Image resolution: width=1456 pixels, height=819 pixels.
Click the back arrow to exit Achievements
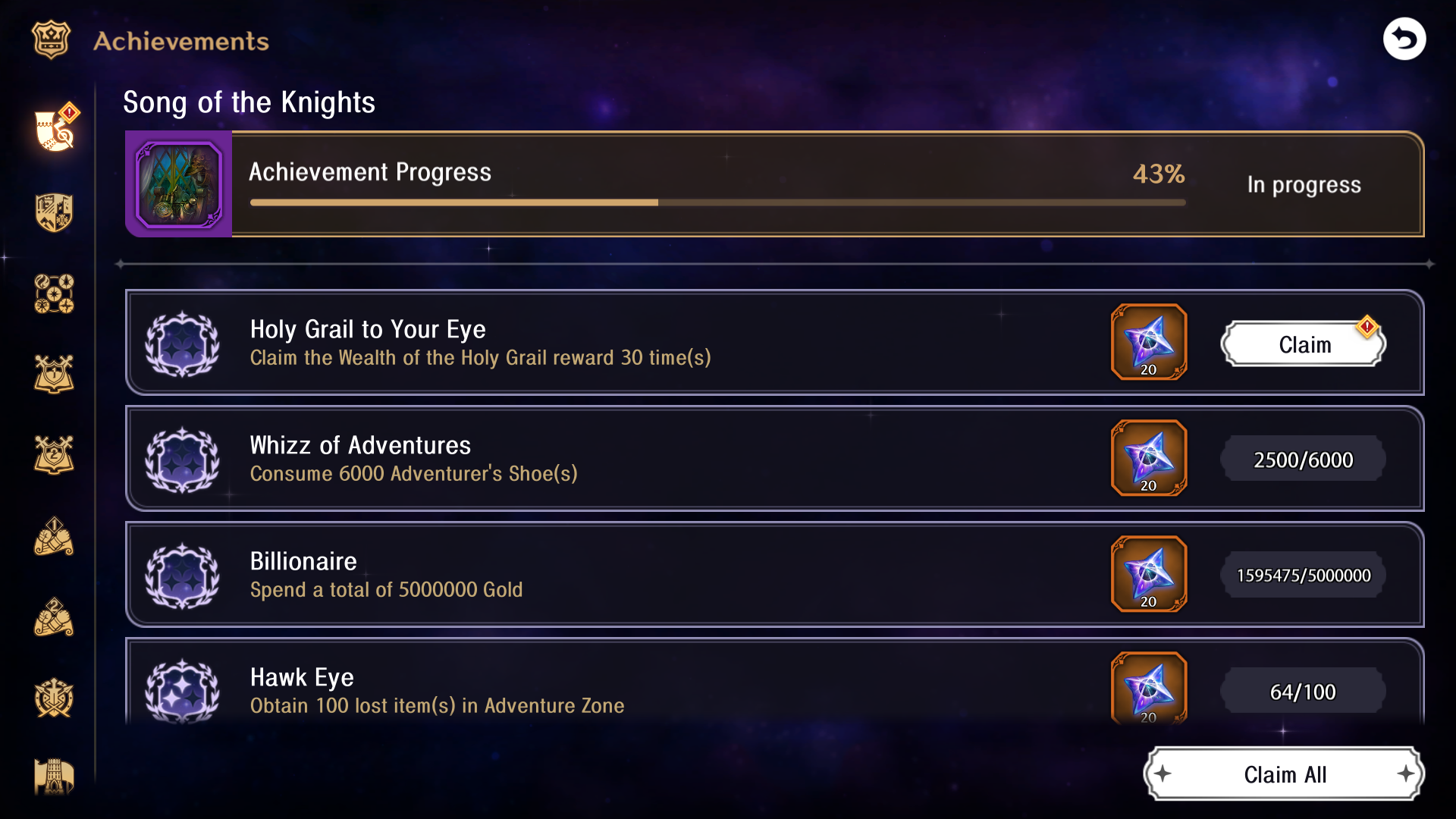[x=1404, y=39]
